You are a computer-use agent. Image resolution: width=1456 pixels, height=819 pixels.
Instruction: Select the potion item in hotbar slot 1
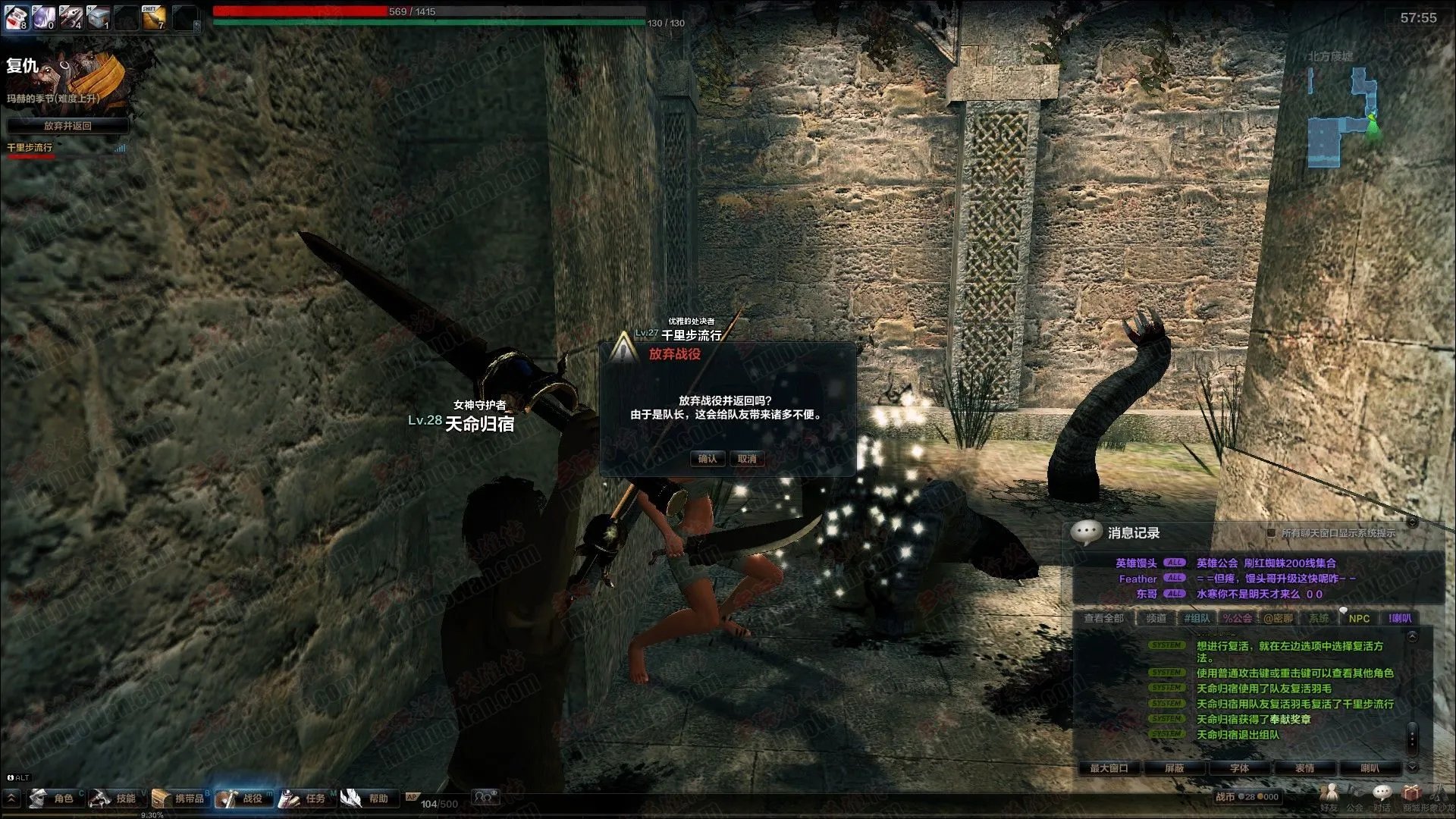pos(17,17)
